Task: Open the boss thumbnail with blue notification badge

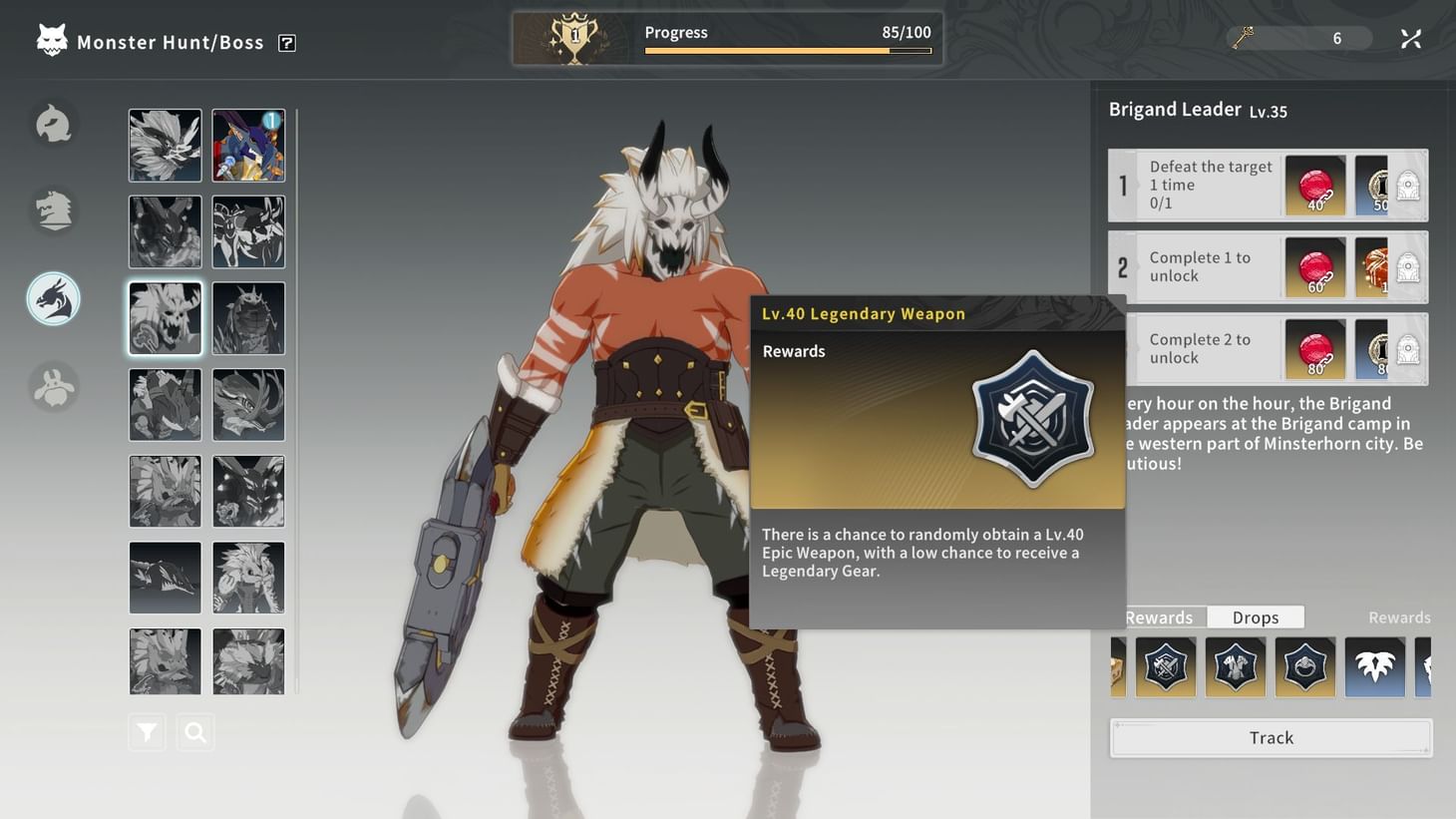Action: click(x=247, y=145)
